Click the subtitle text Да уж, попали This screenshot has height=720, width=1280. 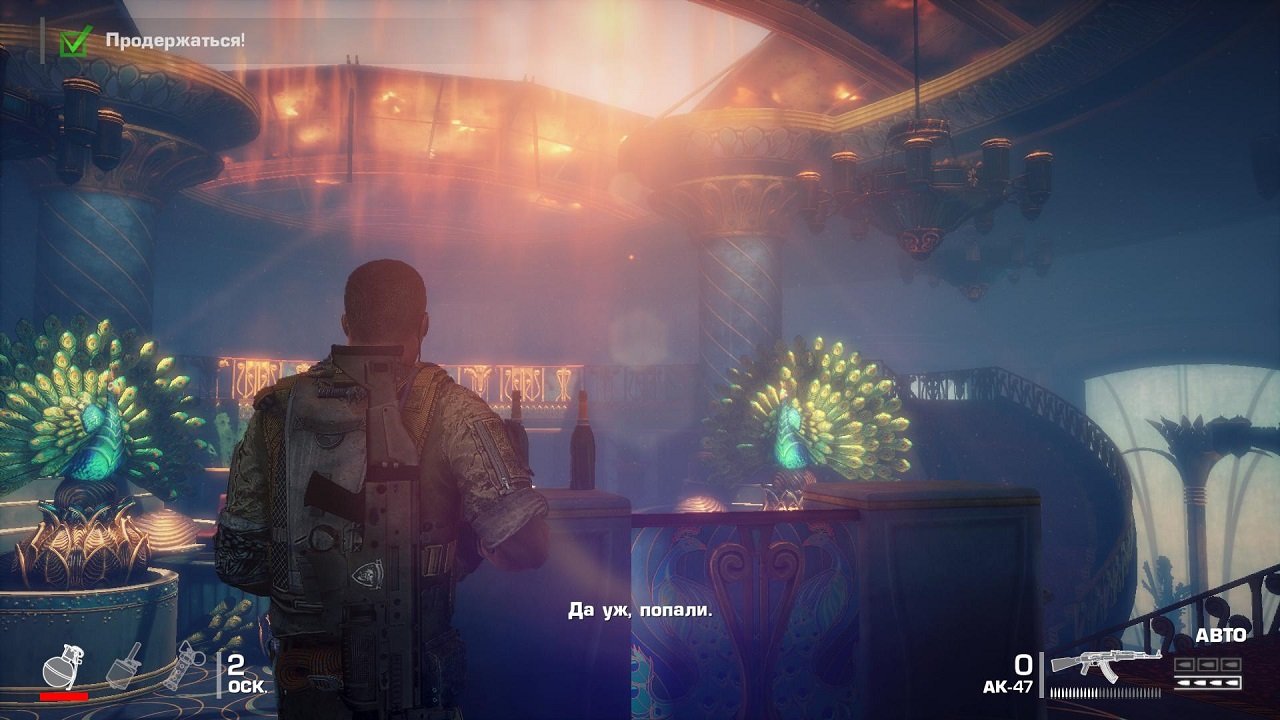coord(640,610)
